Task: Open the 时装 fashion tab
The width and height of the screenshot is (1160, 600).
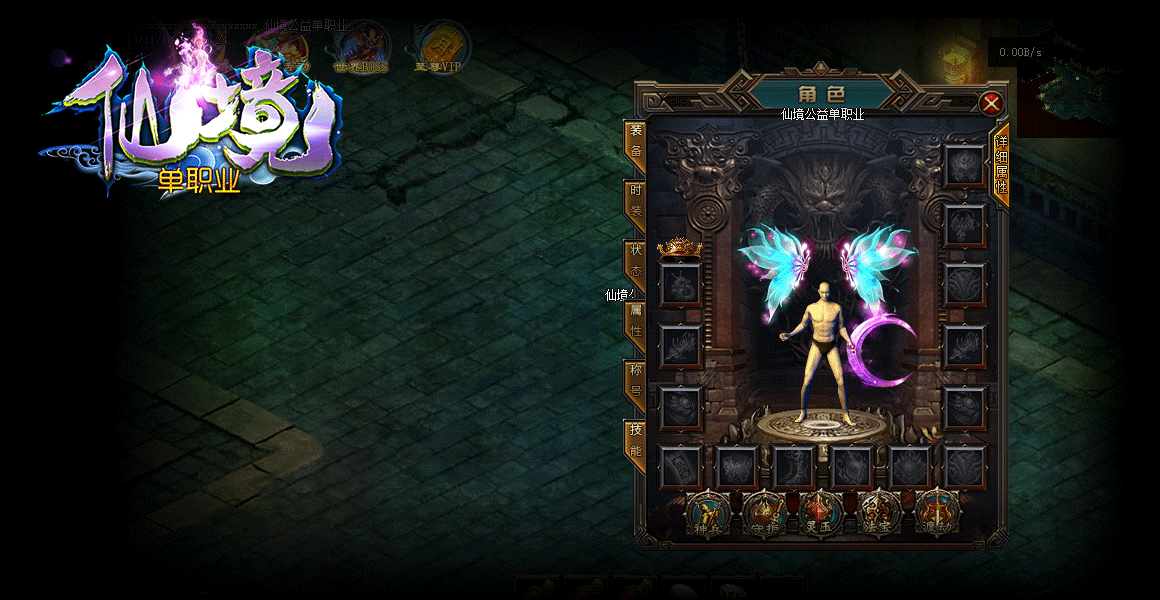Action: tap(635, 202)
